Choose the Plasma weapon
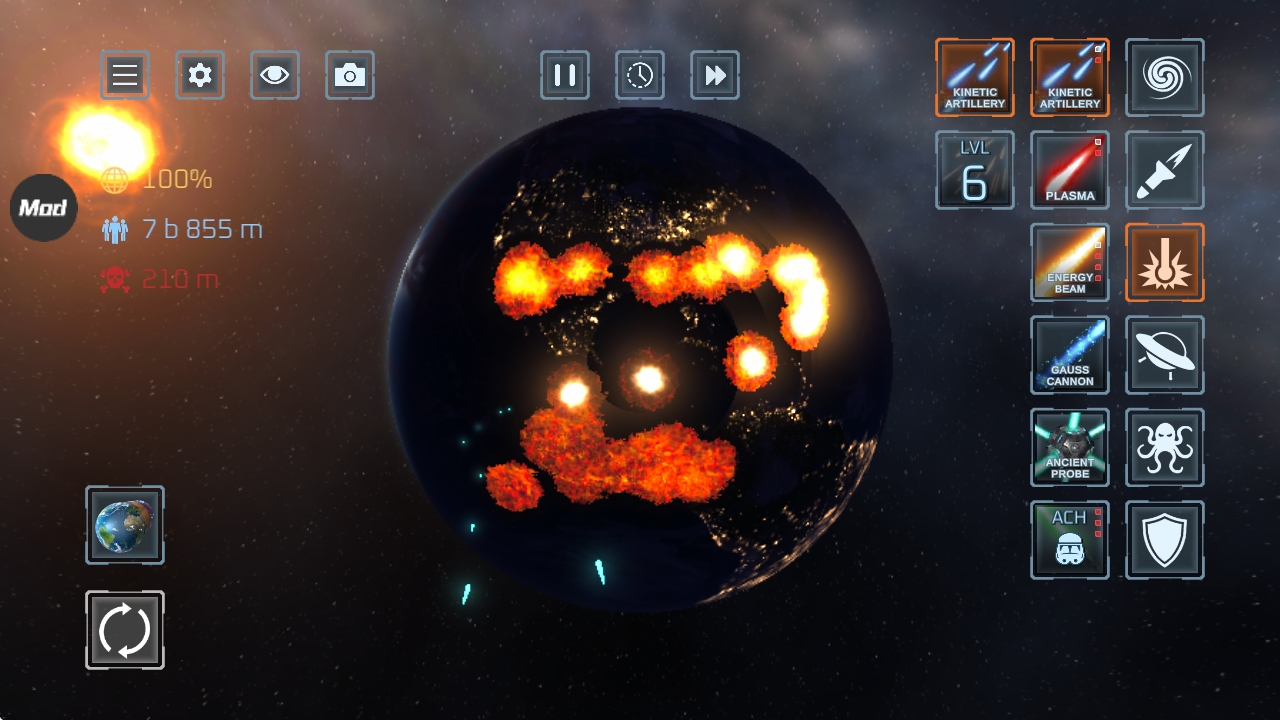The width and height of the screenshot is (1280, 720). coord(1070,170)
